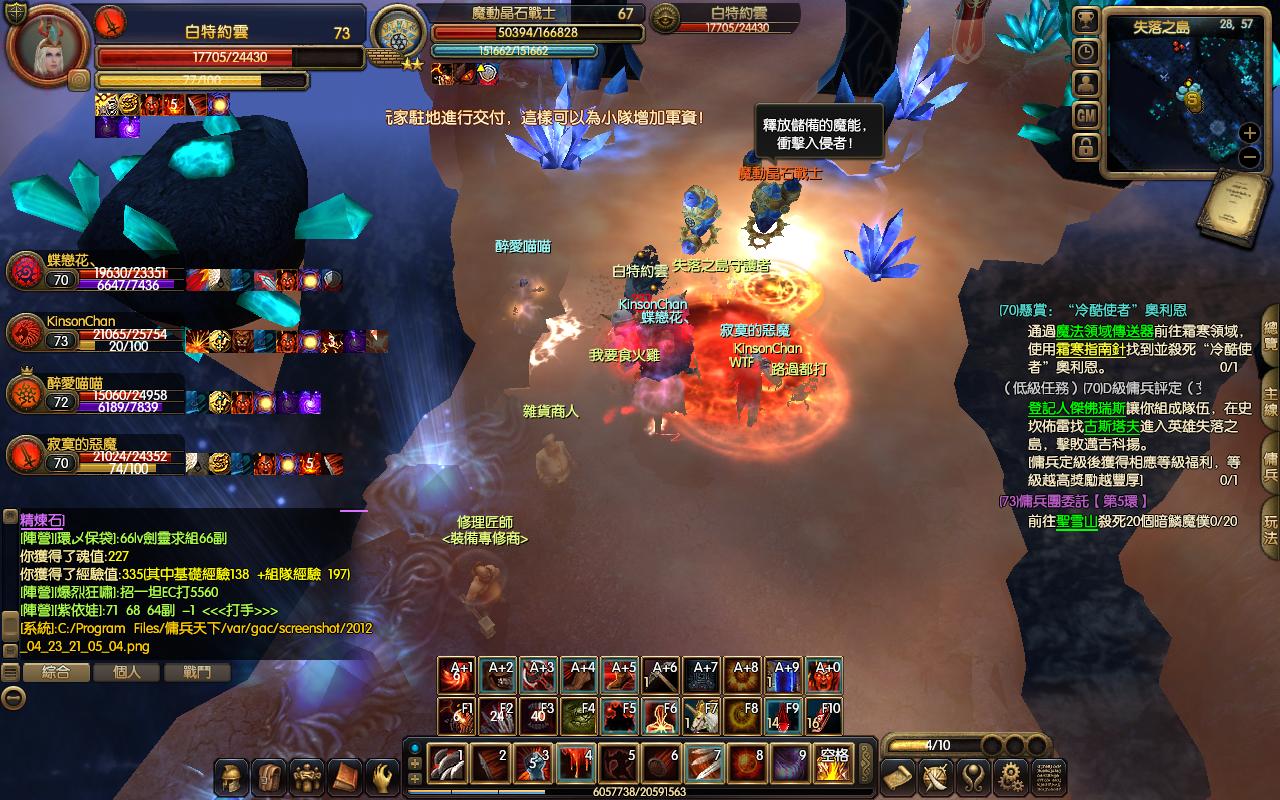
Task: Use the 空格 flame skill slot
Action: [x=833, y=763]
